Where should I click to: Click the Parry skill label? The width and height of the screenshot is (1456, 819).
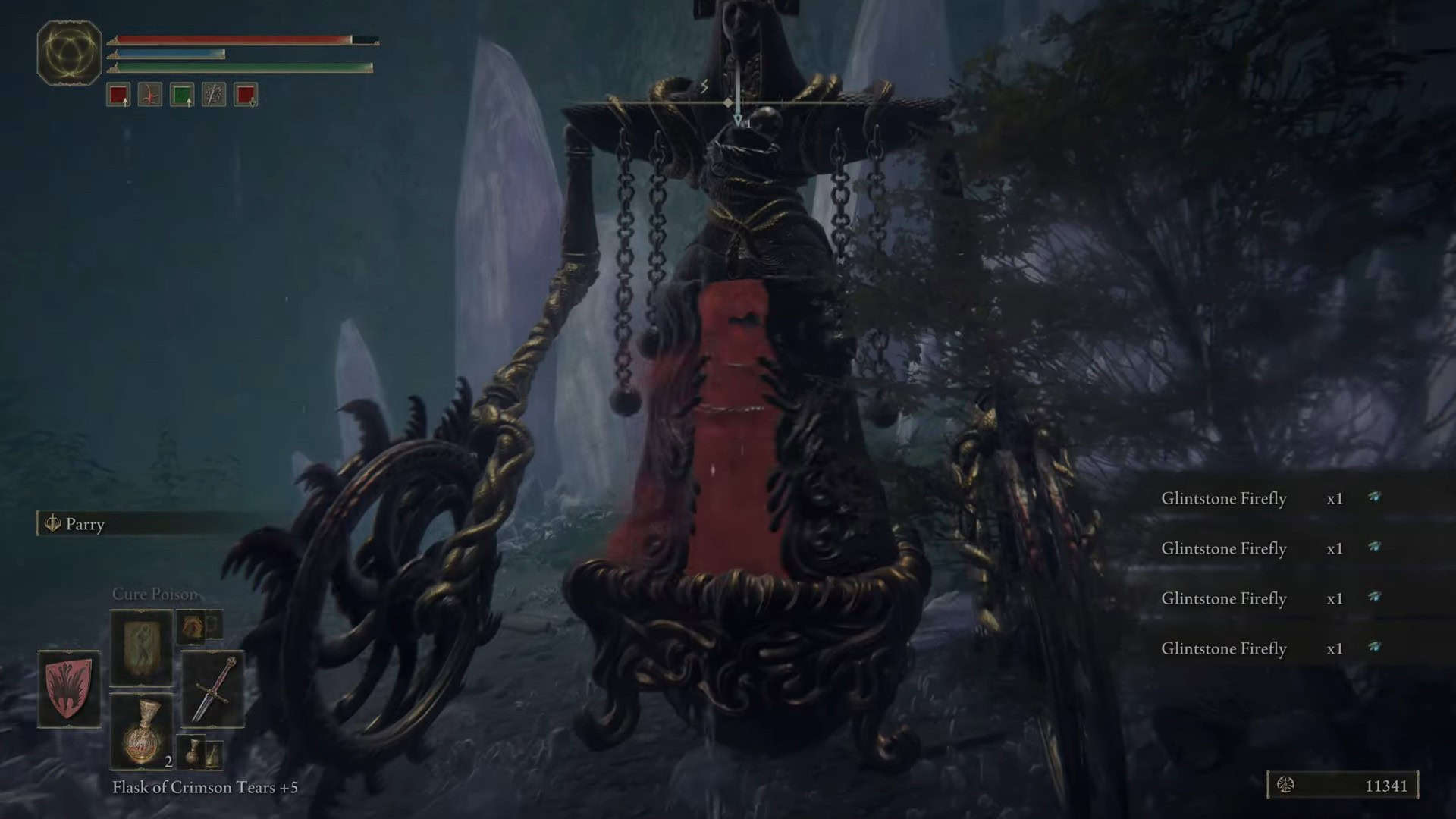[x=84, y=524]
